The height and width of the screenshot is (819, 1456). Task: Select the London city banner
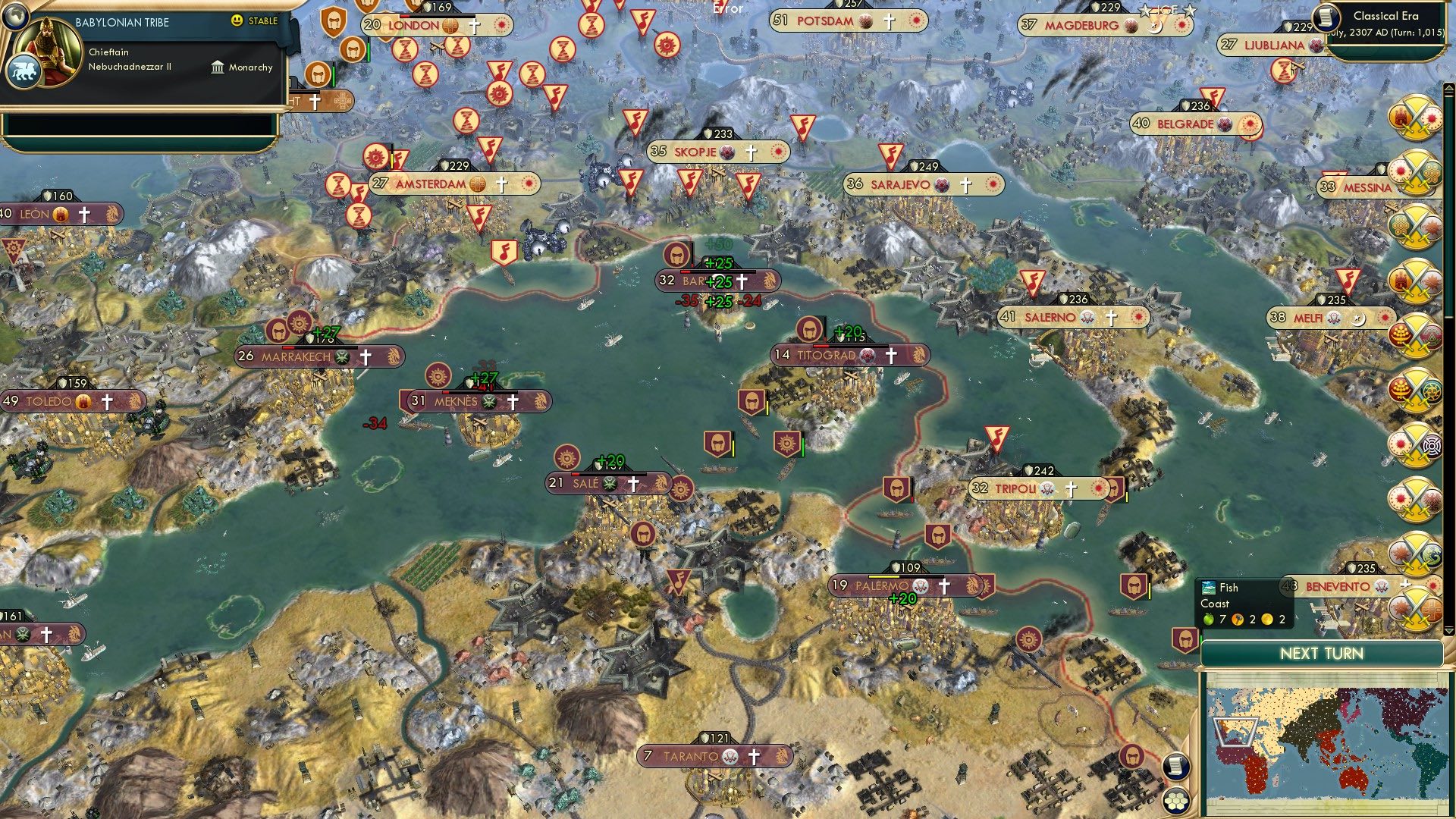click(x=416, y=24)
